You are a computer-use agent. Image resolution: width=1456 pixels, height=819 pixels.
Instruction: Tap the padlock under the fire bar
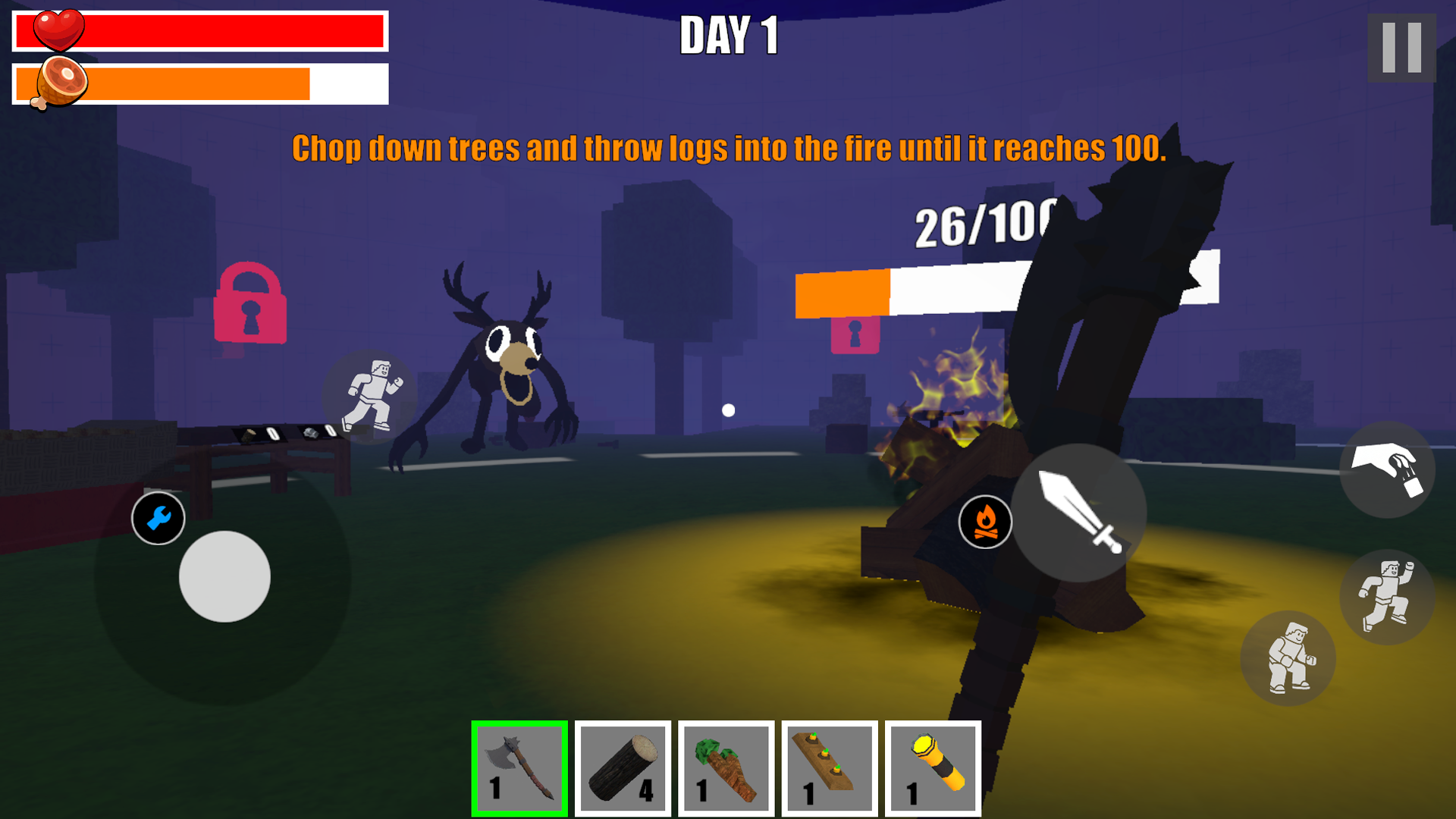coord(856,335)
